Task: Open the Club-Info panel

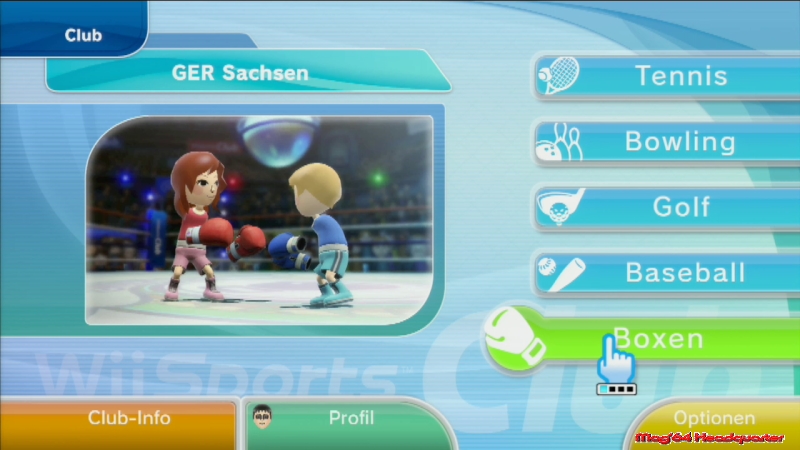Action: 118,420
